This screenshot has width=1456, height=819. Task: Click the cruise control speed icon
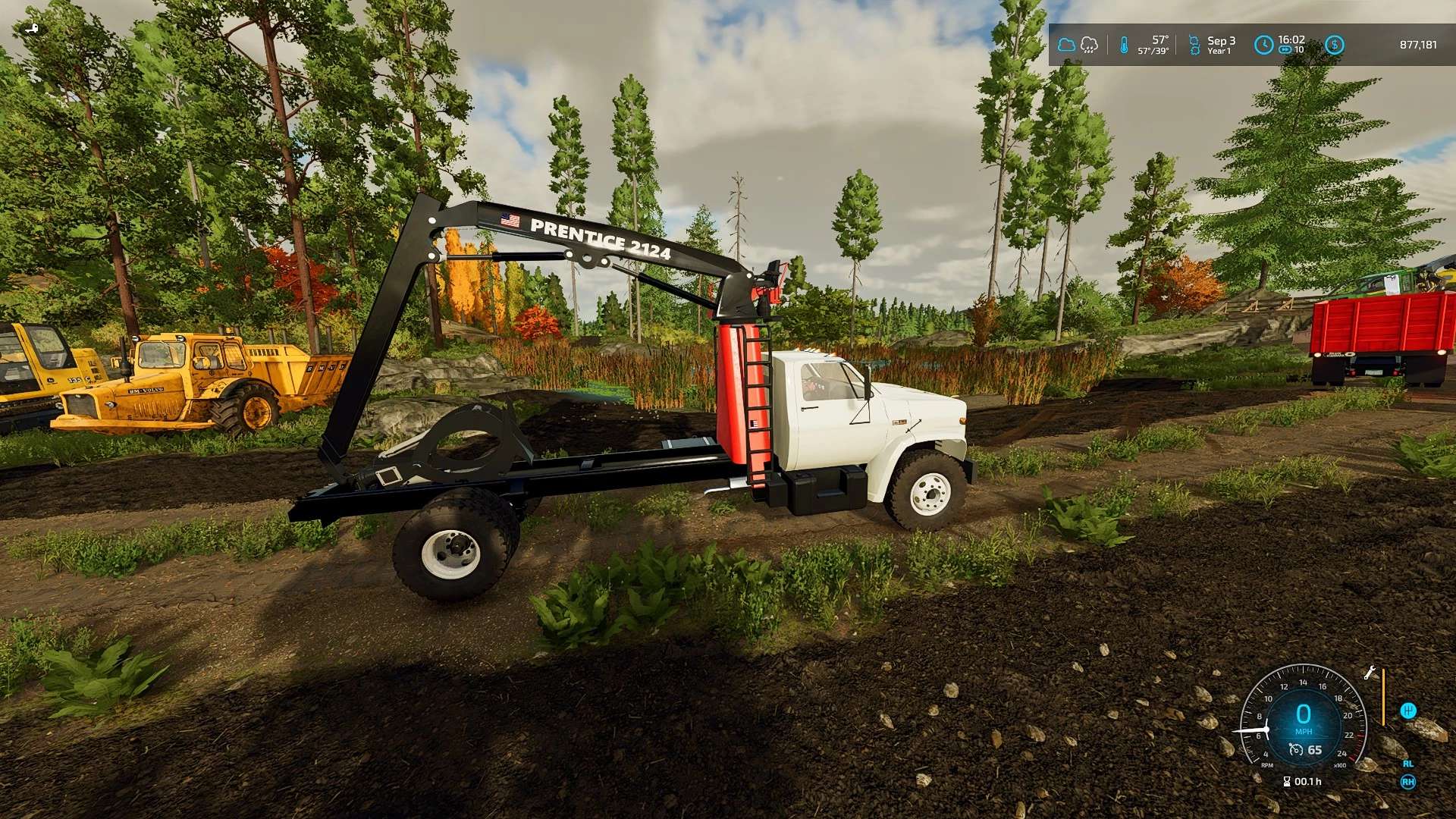(x=1296, y=750)
